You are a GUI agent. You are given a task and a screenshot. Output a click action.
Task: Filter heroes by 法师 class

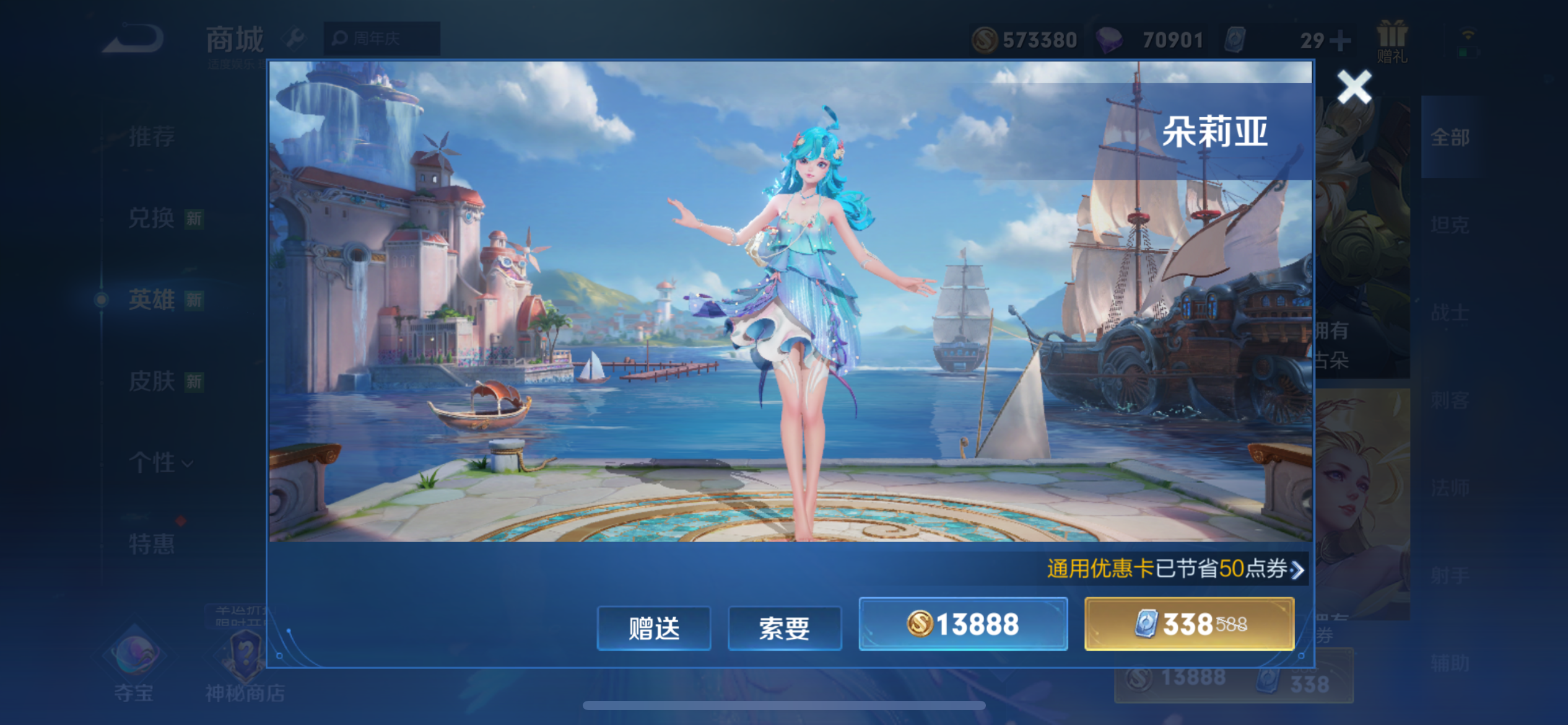(x=1450, y=488)
